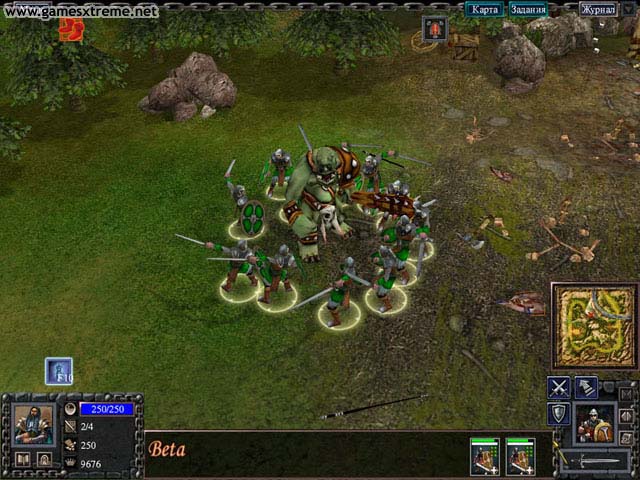The width and height of the screenshot is (640, 480).
Task: Expand the dropdown arrow beside Журнал
Action: (629, 10)
